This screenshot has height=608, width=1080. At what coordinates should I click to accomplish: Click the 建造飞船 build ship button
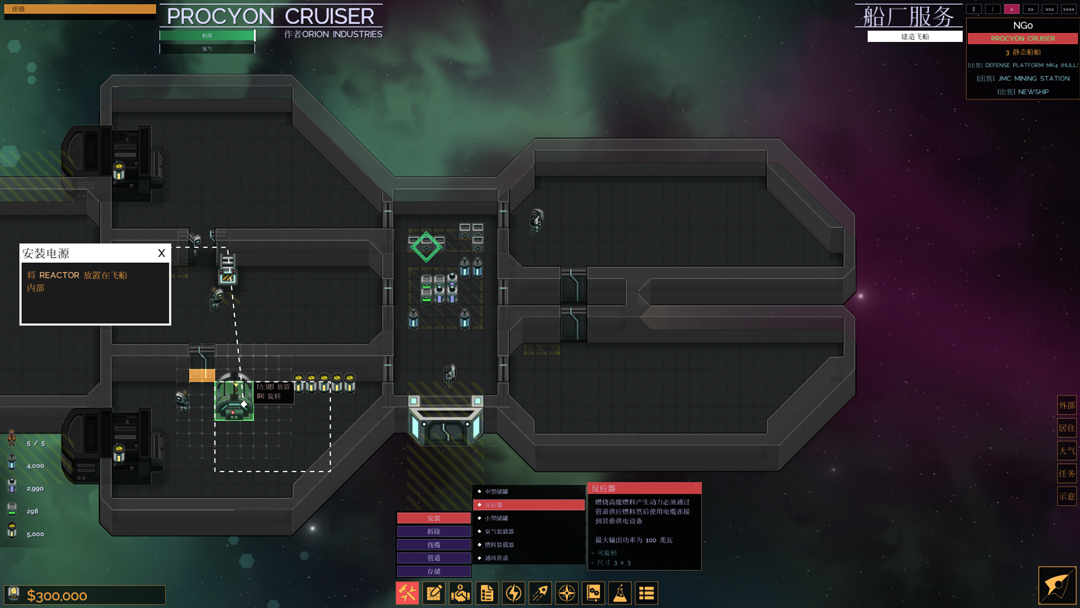pos(915,37)
